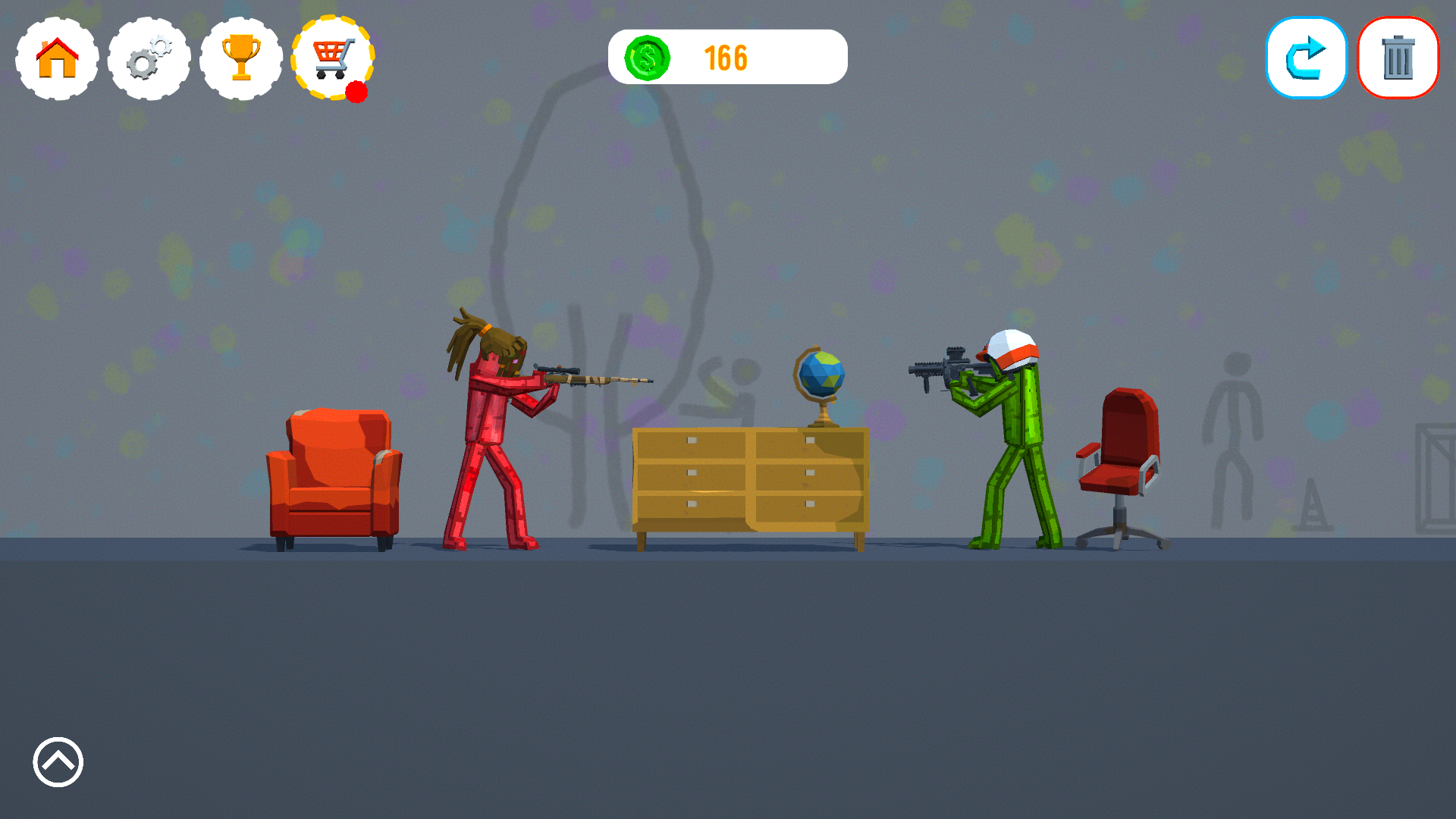Click the redo arrow button
Screen dimensions: 1456x819
(x=1306, y=58)
